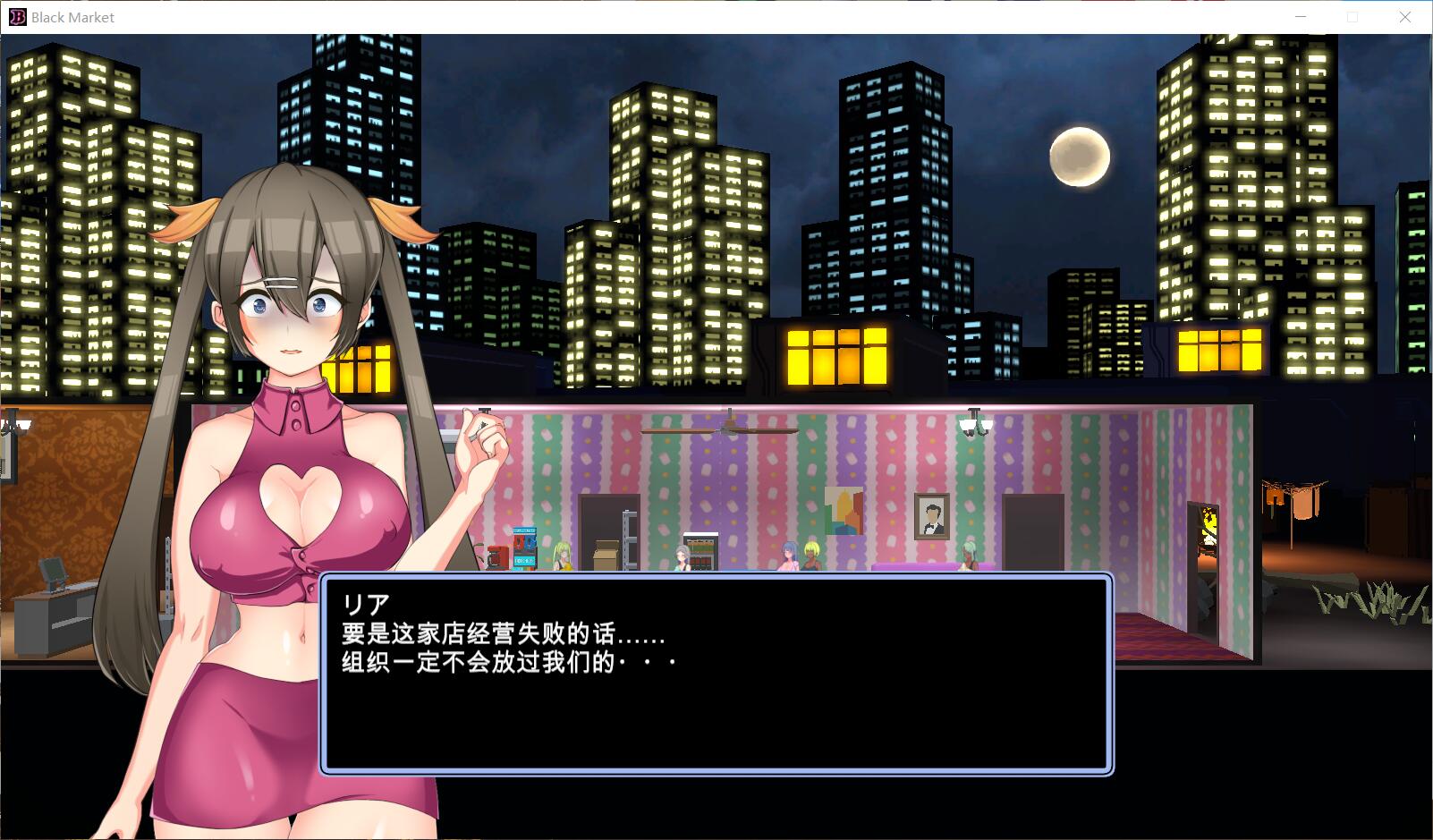Click the Black Market title text in title bar

point(70,17)
